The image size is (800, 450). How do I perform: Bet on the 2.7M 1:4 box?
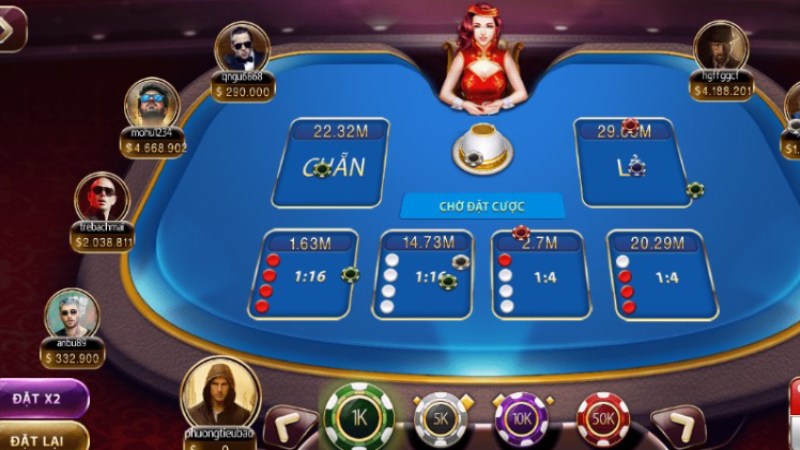tap(539, 275)
